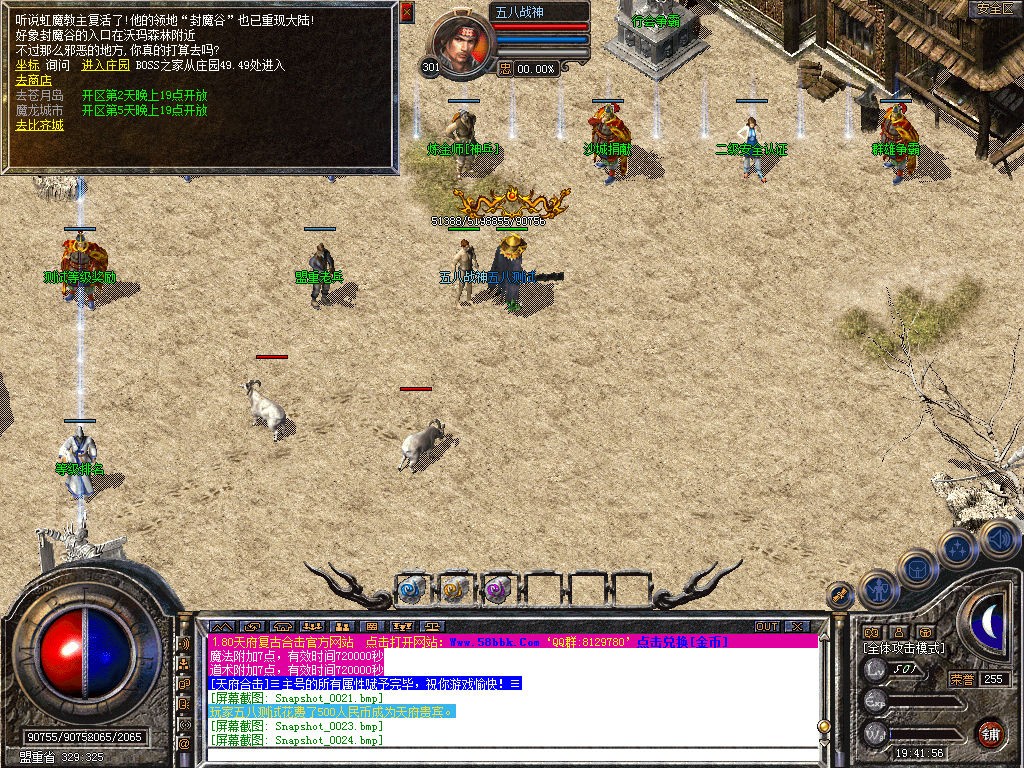Click the OUT button above the chat
The image size is (1024, 768).
pyautogui.click(x=767, y=626)
